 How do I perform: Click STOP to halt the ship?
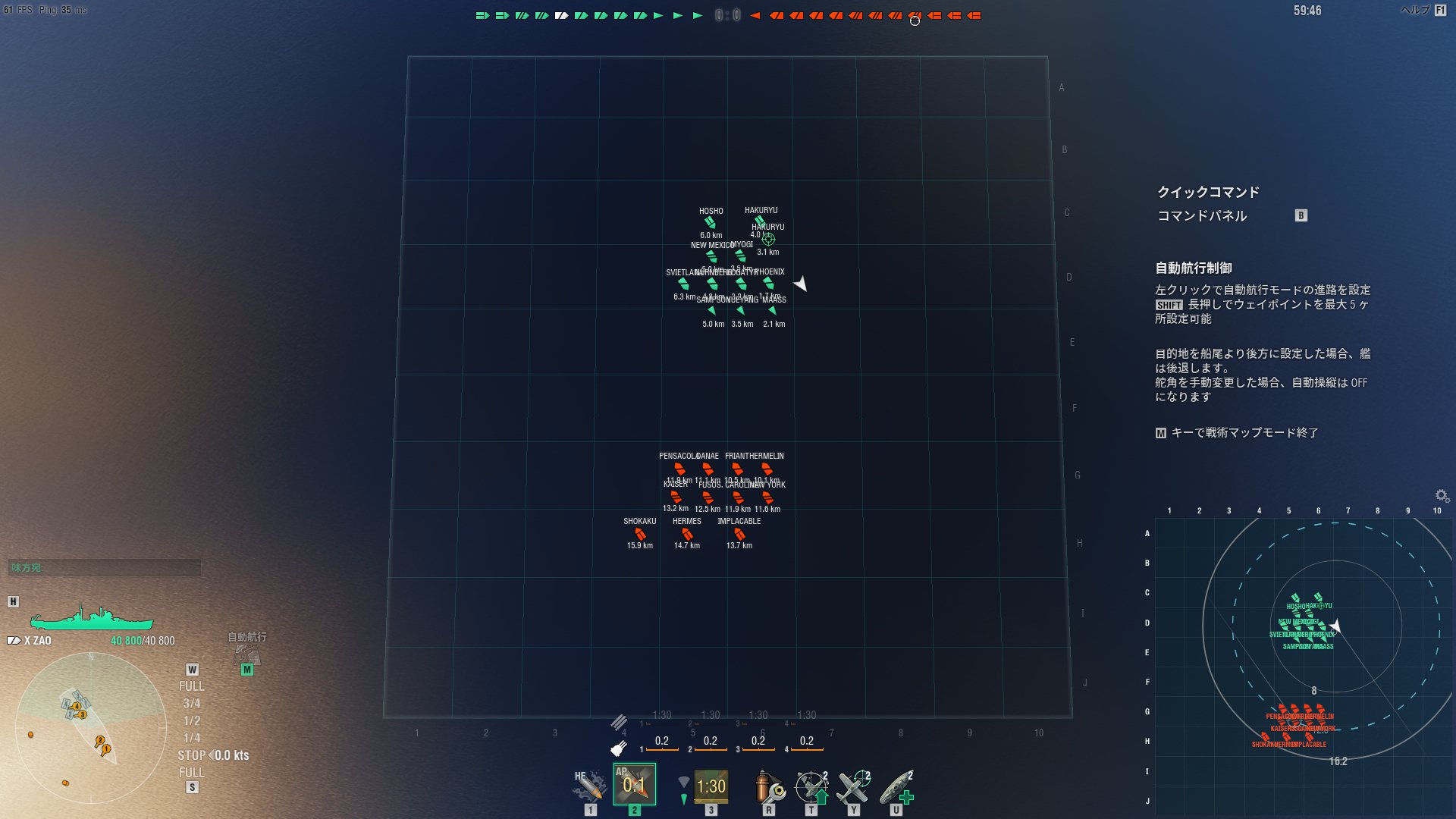pos(193,755)
